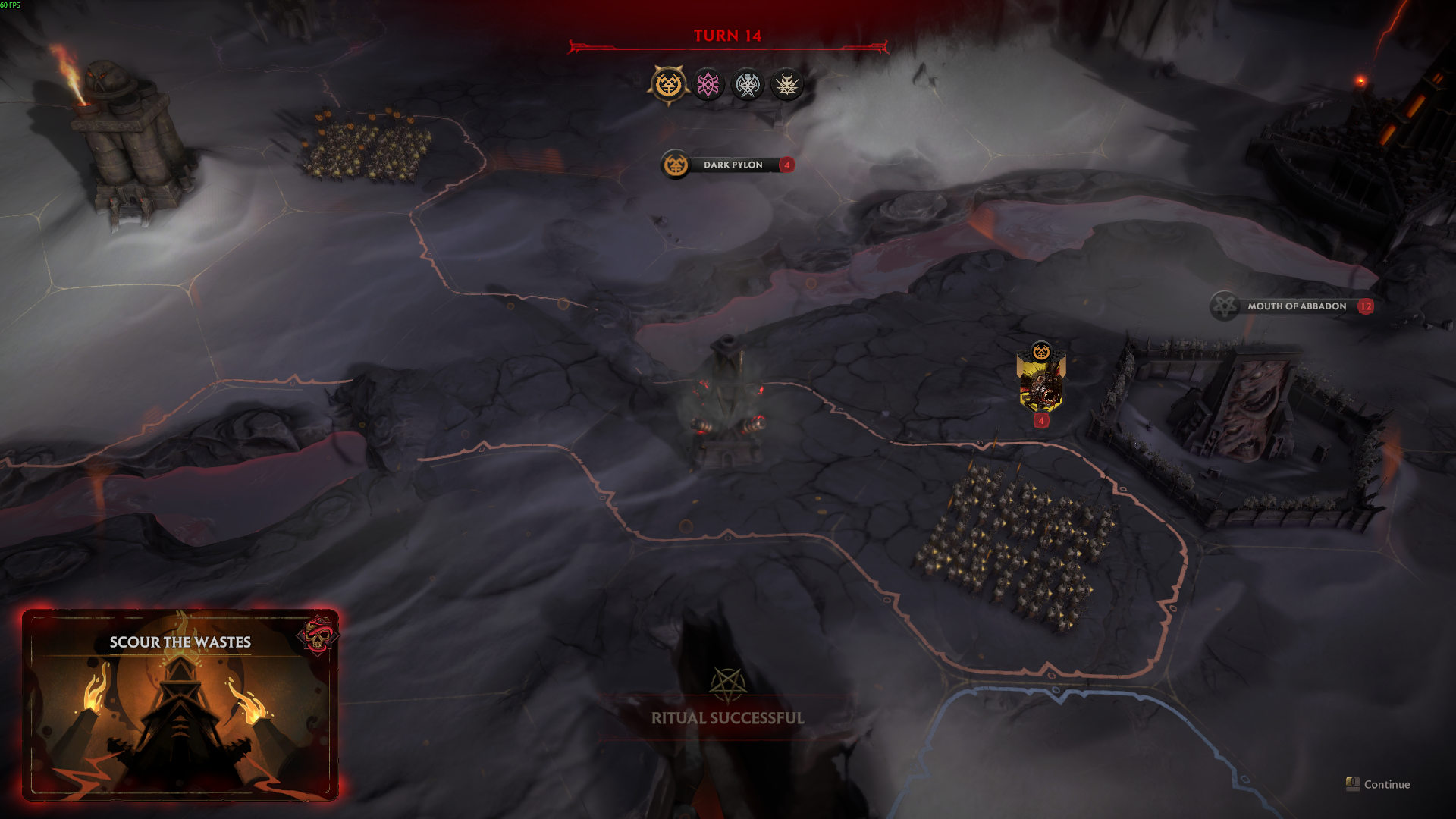Select the pale blue winged faction sigil

click(748, 84)
